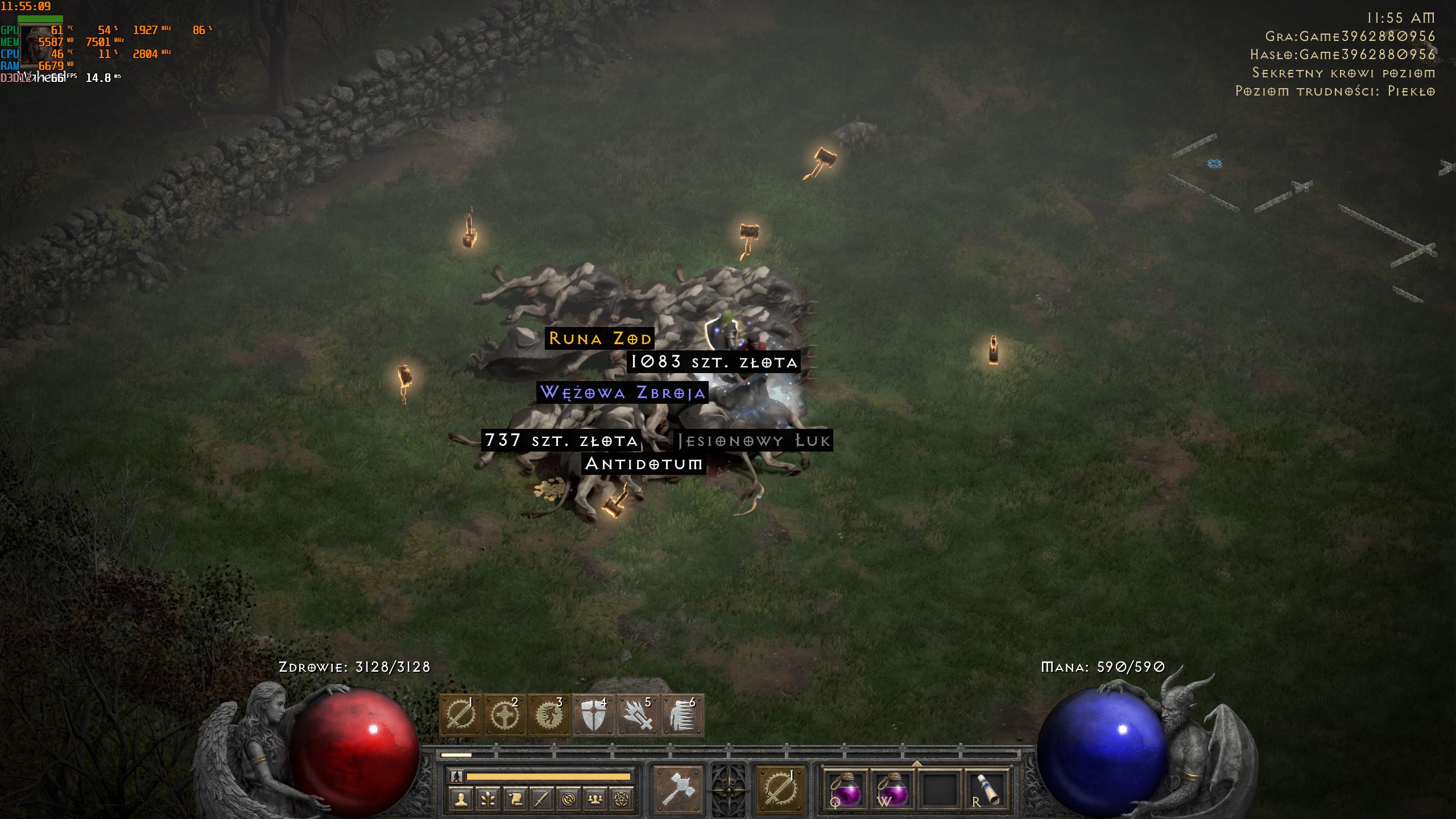This screenshot has height=819, width=1456.
Task: Open the game menu pentagram icon
Action: pos(622,800)
